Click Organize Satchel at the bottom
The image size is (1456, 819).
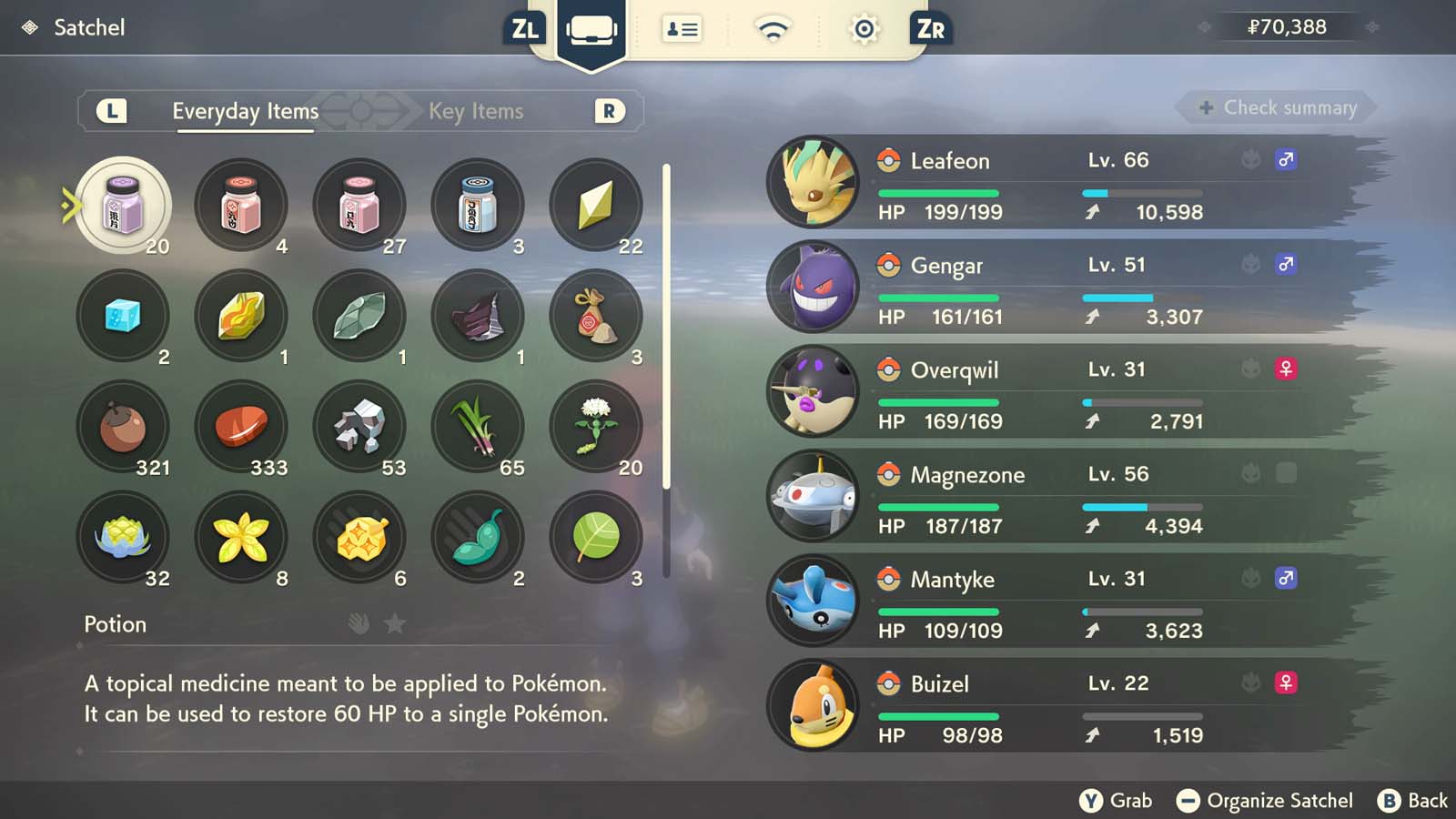[1269, 801]
